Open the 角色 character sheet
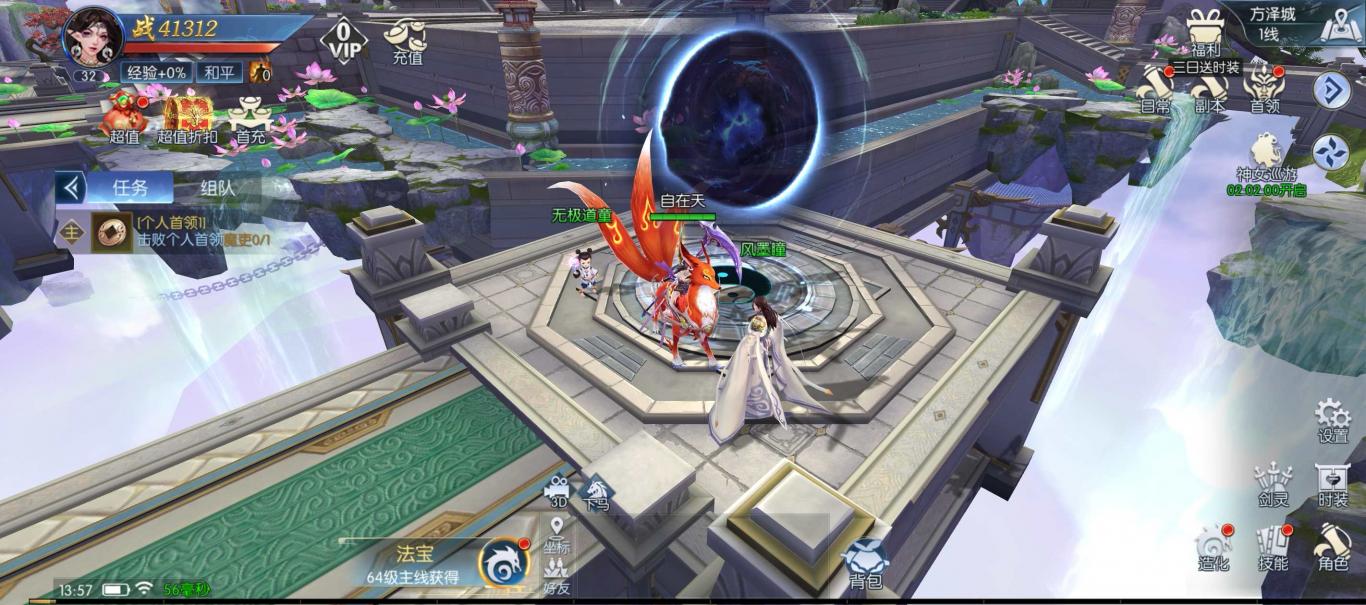The width and height of the screenshot is (1366, 605). point(1333,547)
